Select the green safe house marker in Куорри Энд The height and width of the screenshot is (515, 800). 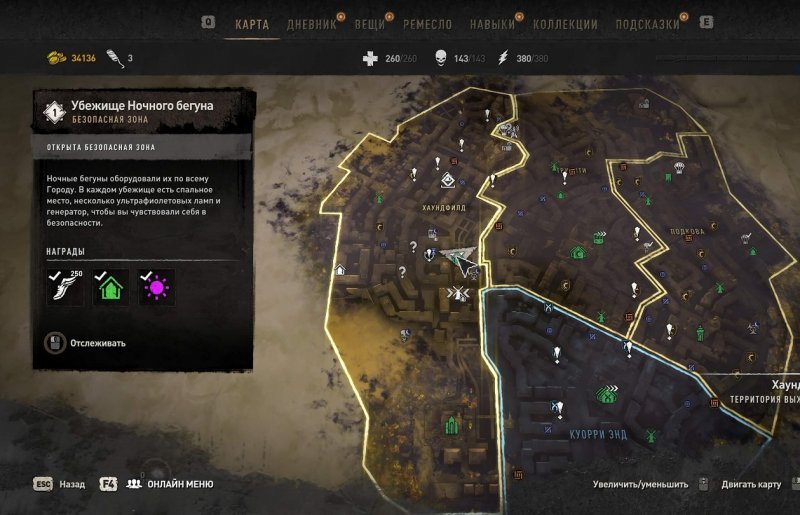(x=605, y=394)
